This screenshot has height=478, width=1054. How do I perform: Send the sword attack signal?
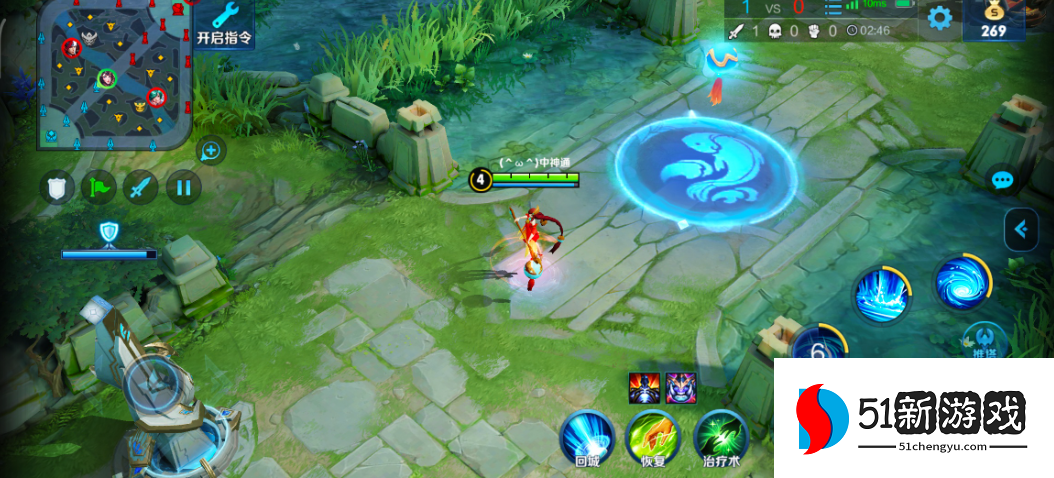coord(141,187)
